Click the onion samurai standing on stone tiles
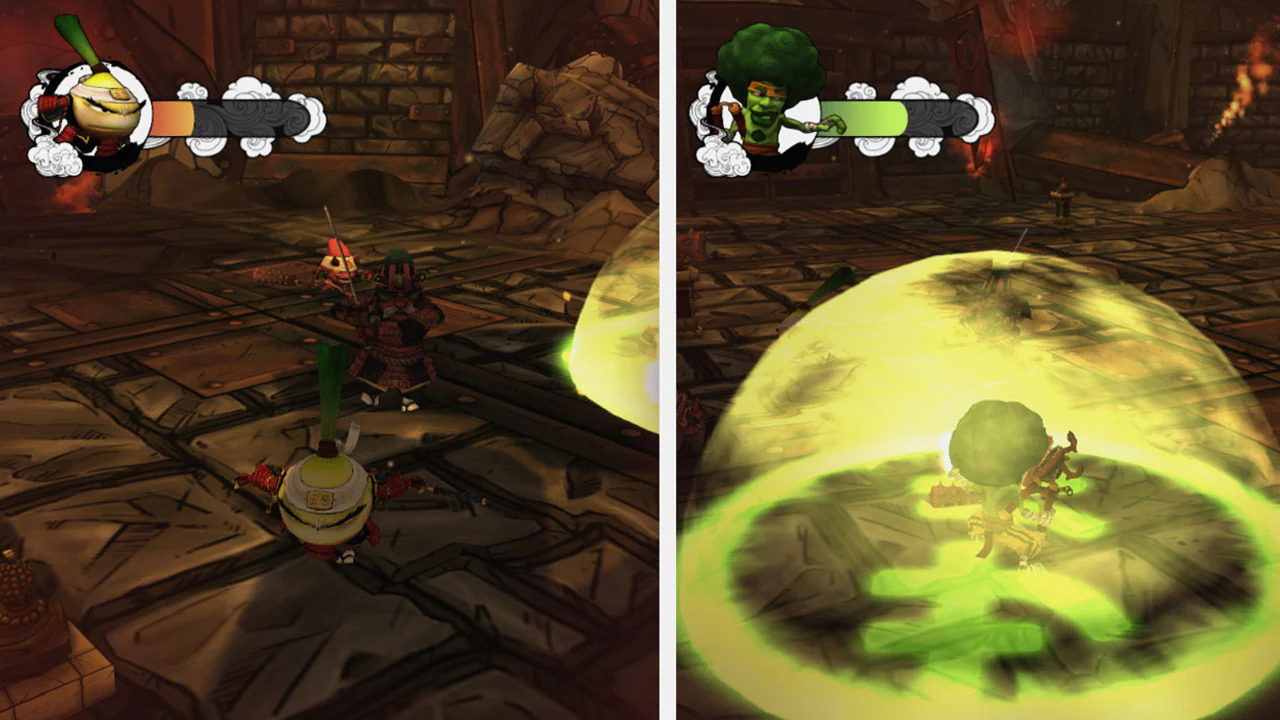This screenshot has height=720, width=1280. click(320, 500)
